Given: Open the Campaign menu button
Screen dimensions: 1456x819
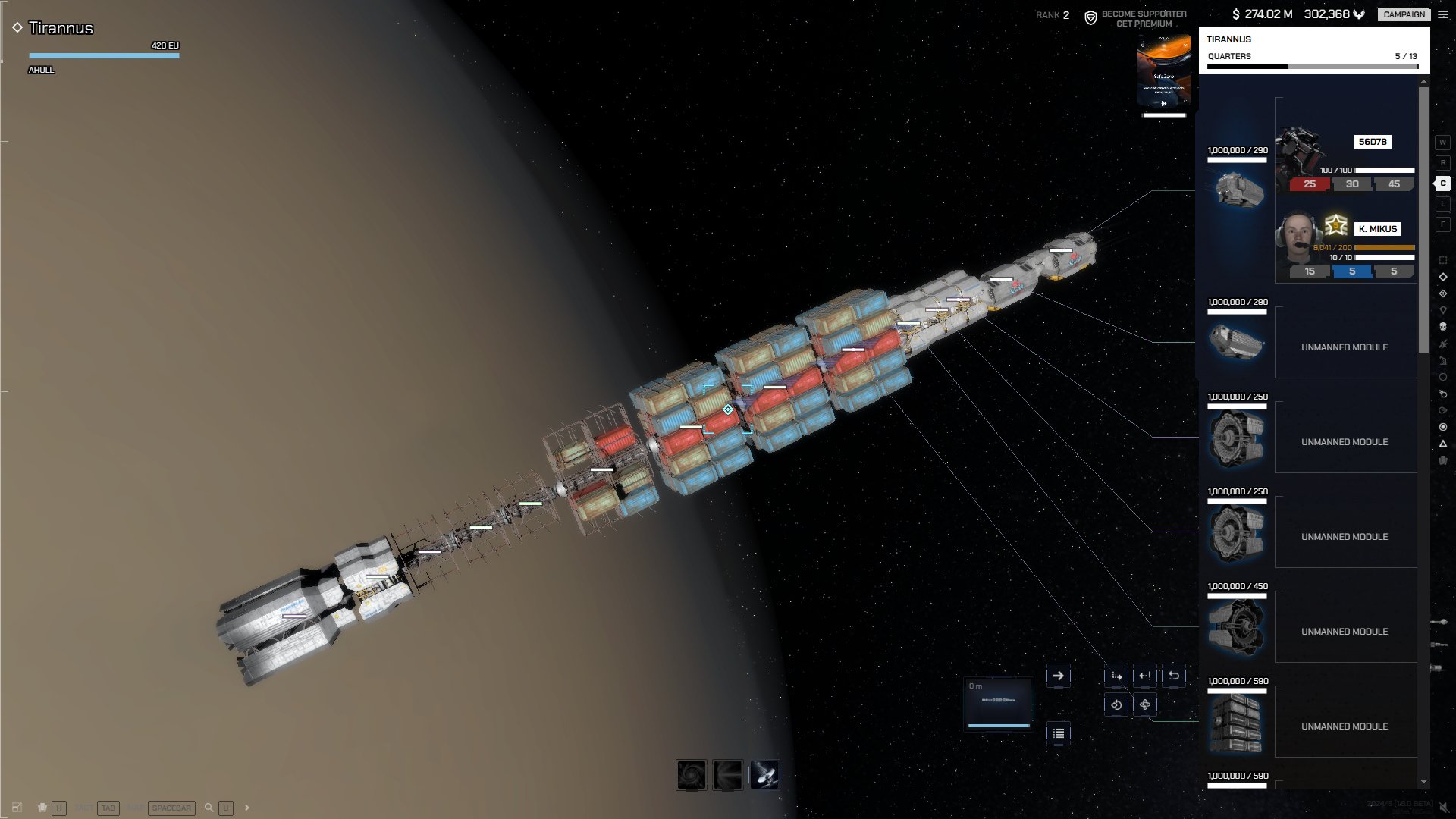Looking at the screenshot, I should click(x=1404, y=14).
